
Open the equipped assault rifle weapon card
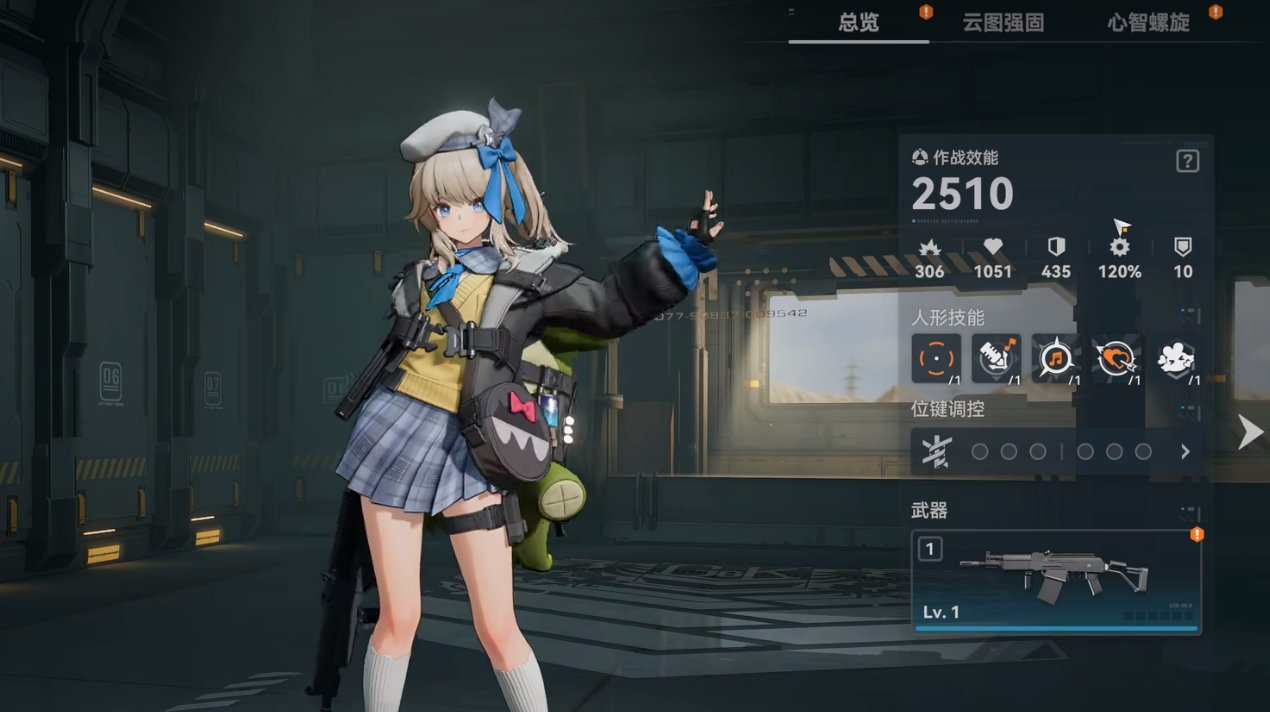click(1056, 582)
